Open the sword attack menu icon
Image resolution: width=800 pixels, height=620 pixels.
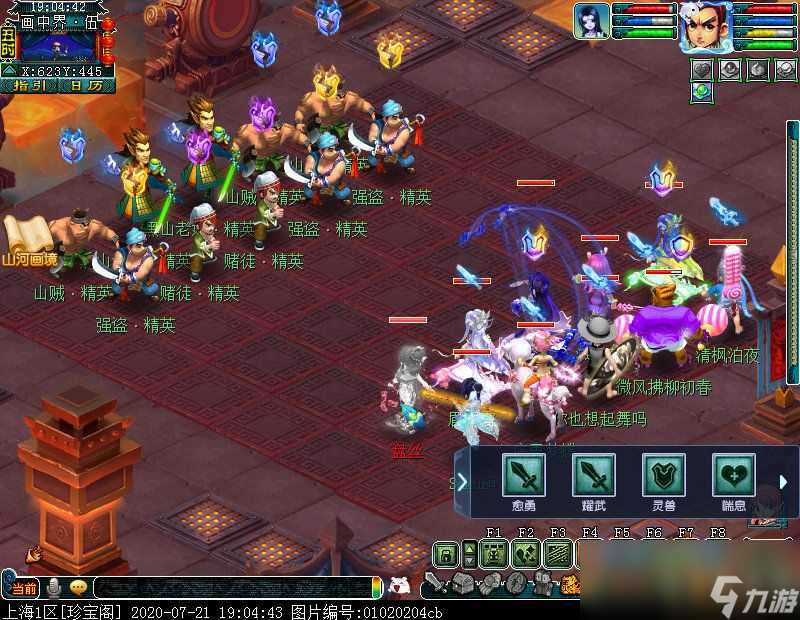(435, 583)
